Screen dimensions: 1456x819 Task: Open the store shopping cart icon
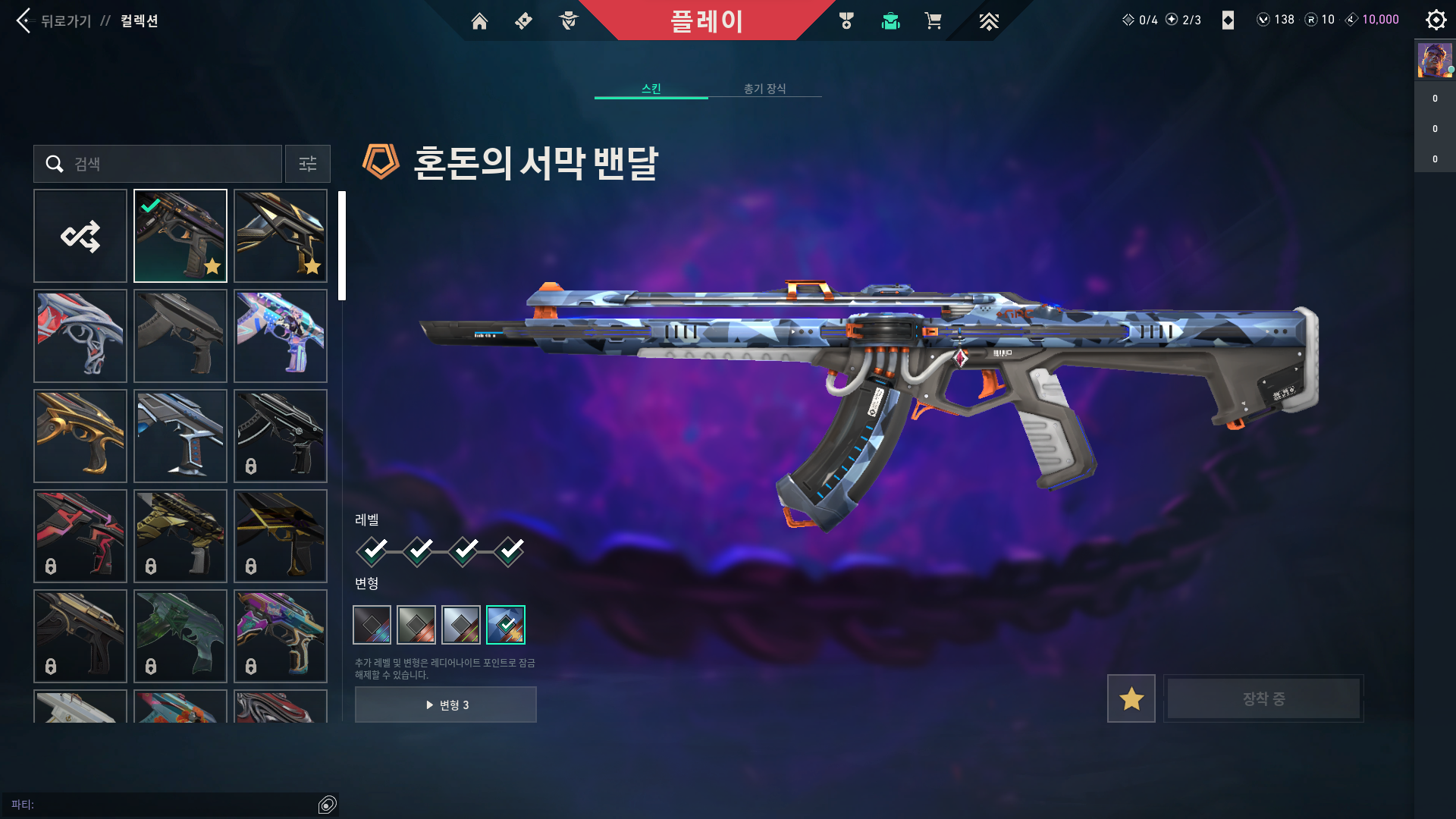[933, 20]
